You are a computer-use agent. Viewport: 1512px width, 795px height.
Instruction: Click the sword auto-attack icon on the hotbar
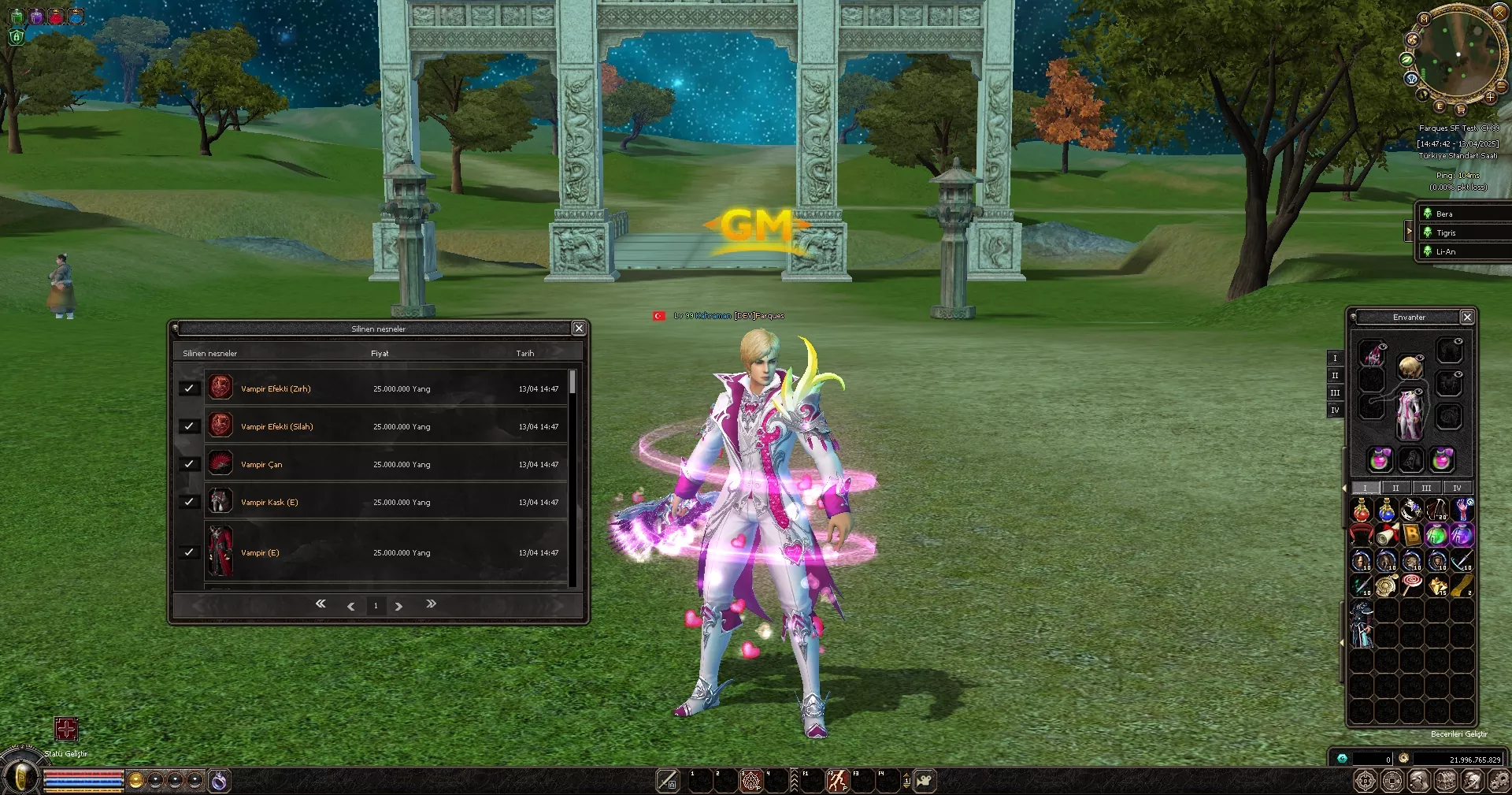pyautogui.click(x=666, y=780)
